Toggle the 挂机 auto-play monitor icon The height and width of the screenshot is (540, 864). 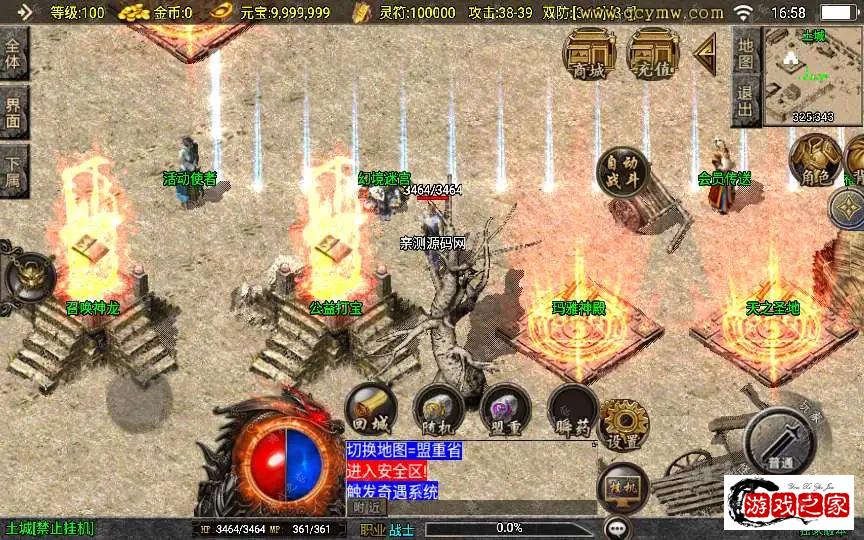point(622,489)
